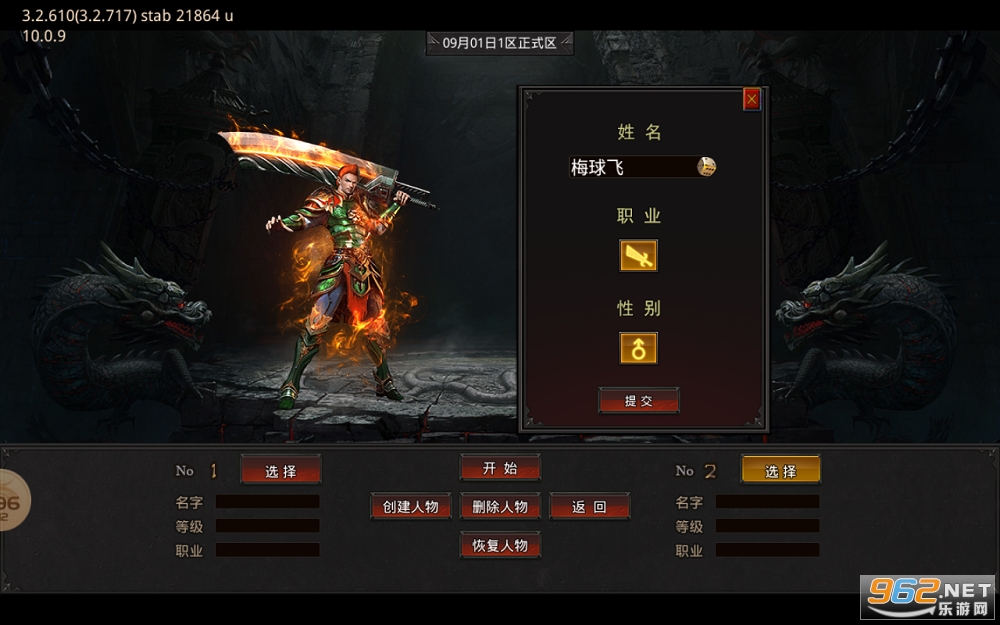Click the character name input field

click(x=630, y=167)
